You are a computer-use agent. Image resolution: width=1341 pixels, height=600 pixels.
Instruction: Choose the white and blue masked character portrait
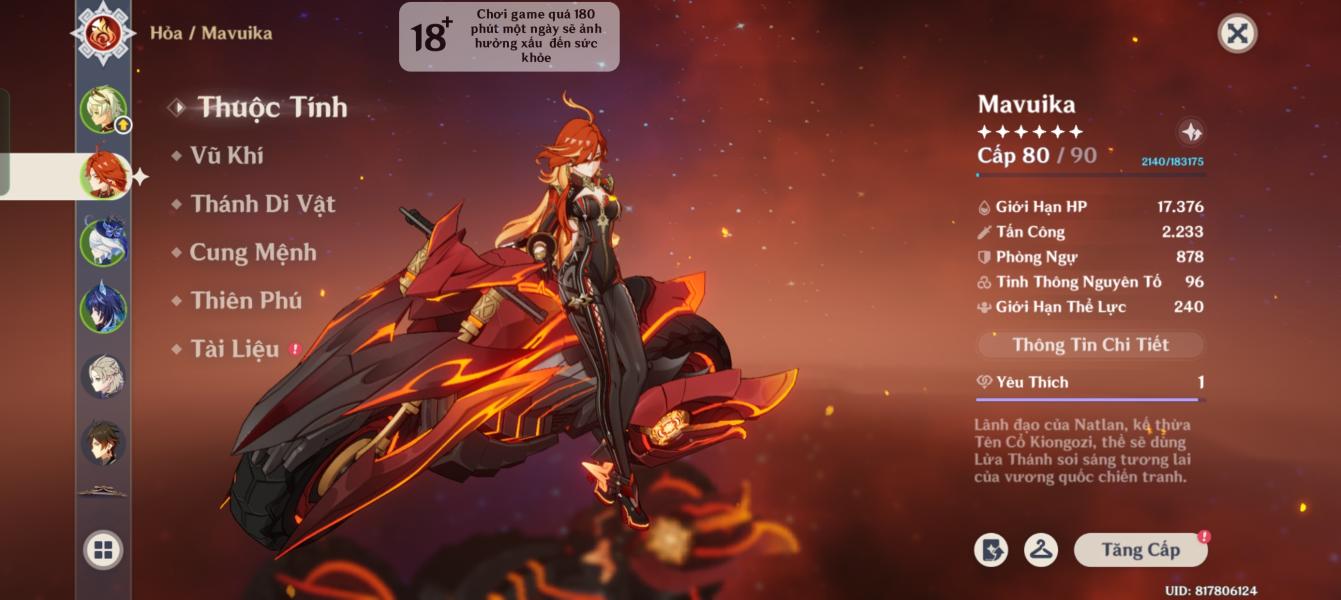103,241
